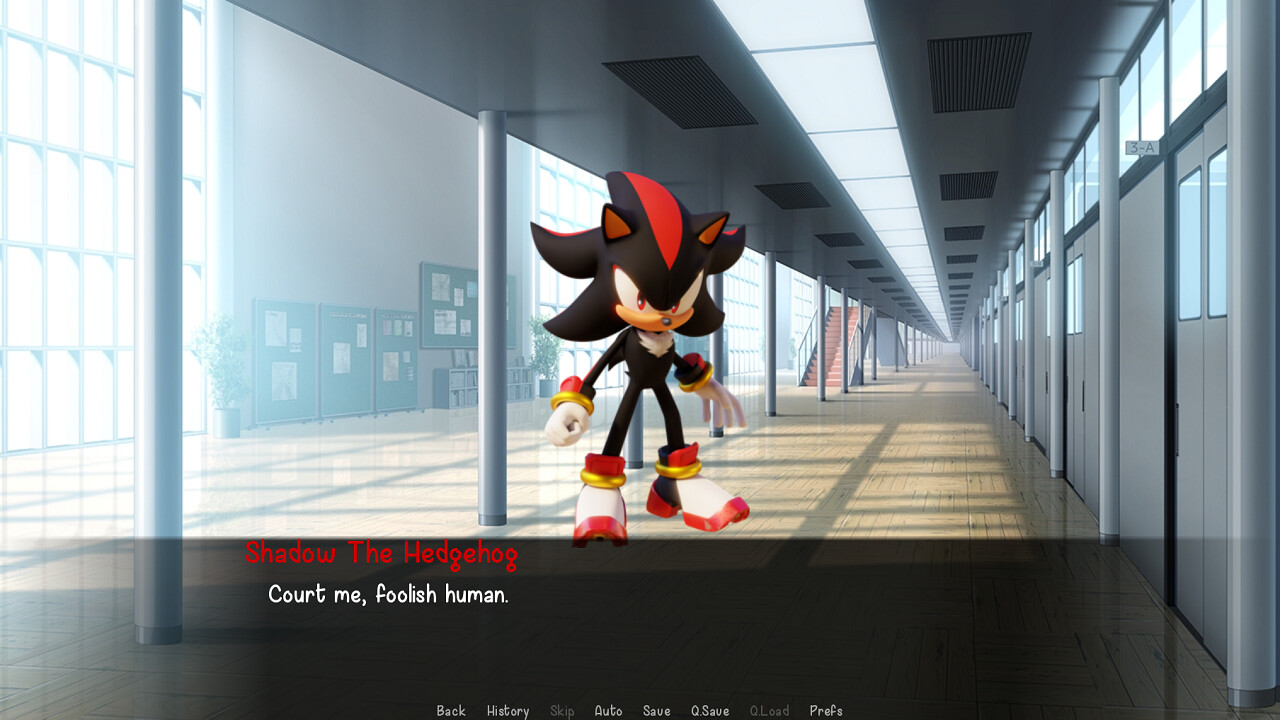The height and width of the screenshot is (720, 1280).
Task: Select Auto from the quick menu bar
Action: (x=608, y=710)
